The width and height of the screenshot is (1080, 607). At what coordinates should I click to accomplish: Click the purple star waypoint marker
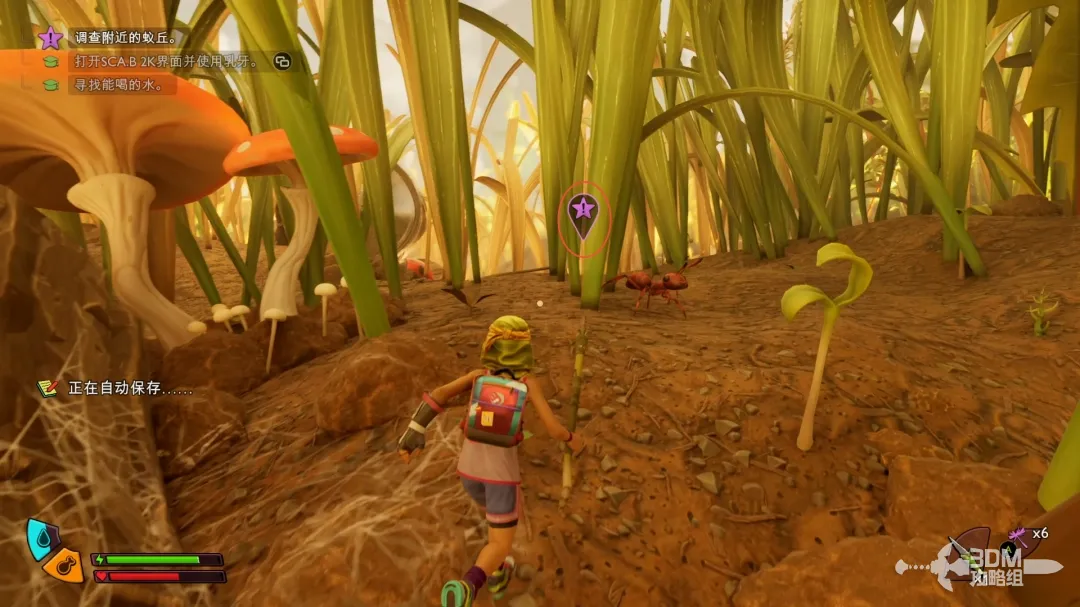[582, 211]
